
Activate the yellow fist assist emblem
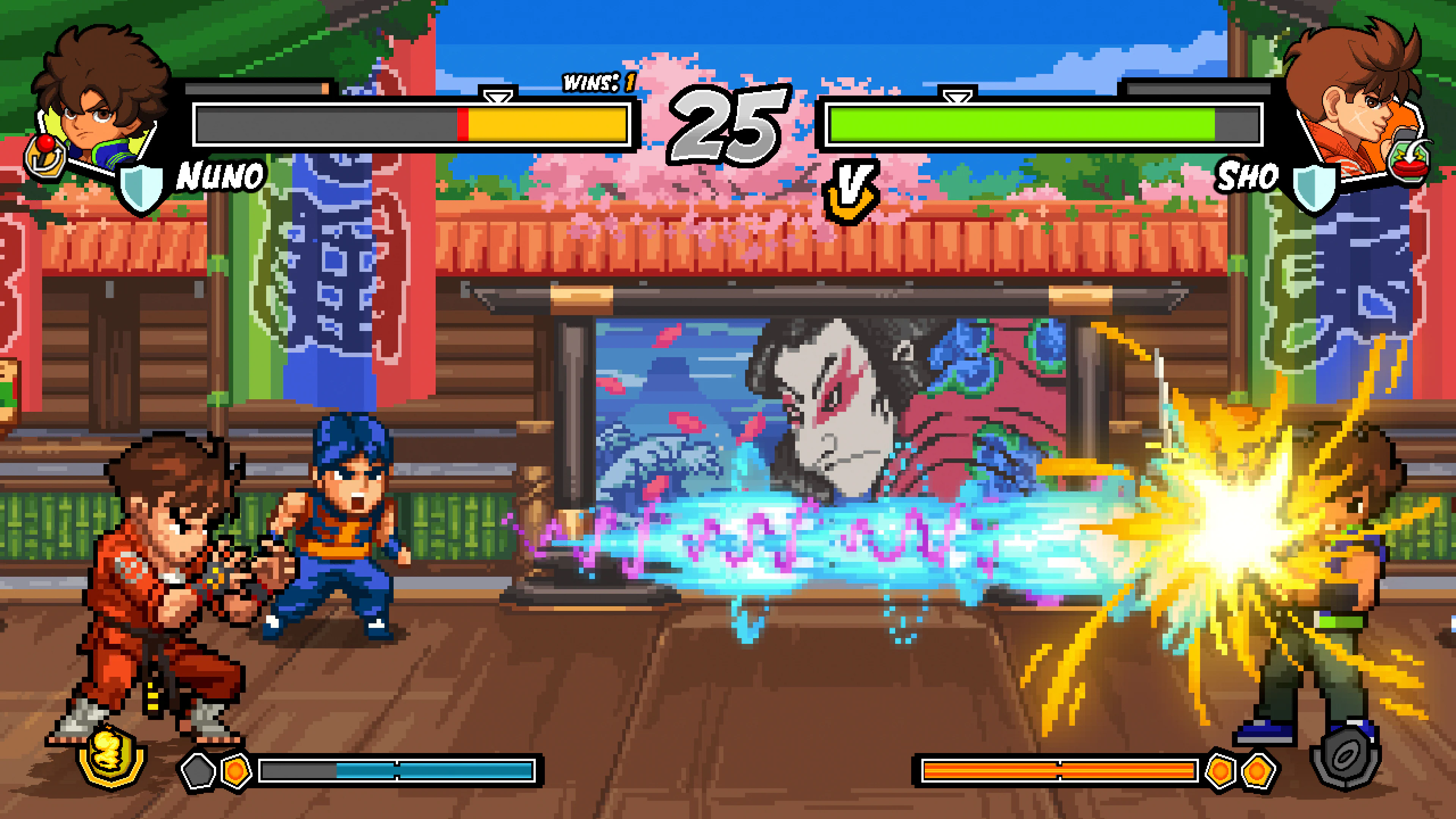pyautogui.click(x=111, y=756)
